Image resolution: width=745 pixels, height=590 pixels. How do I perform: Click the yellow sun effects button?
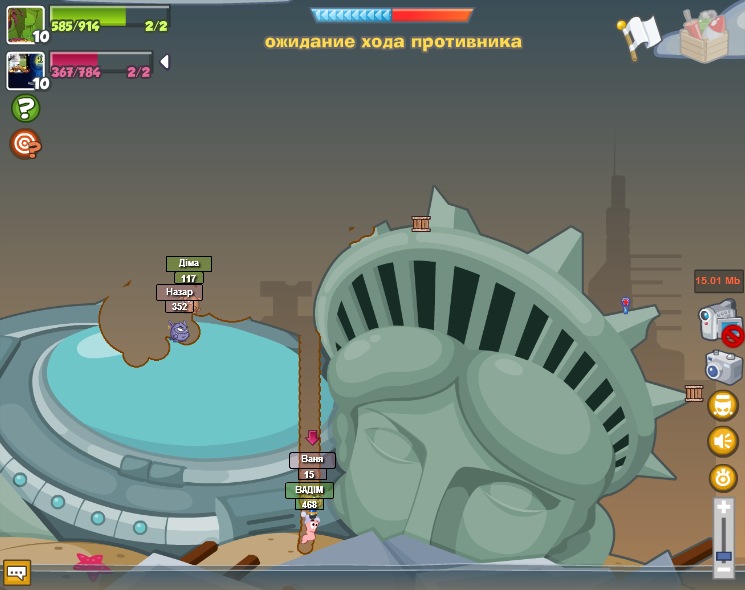tap(723, 478)
